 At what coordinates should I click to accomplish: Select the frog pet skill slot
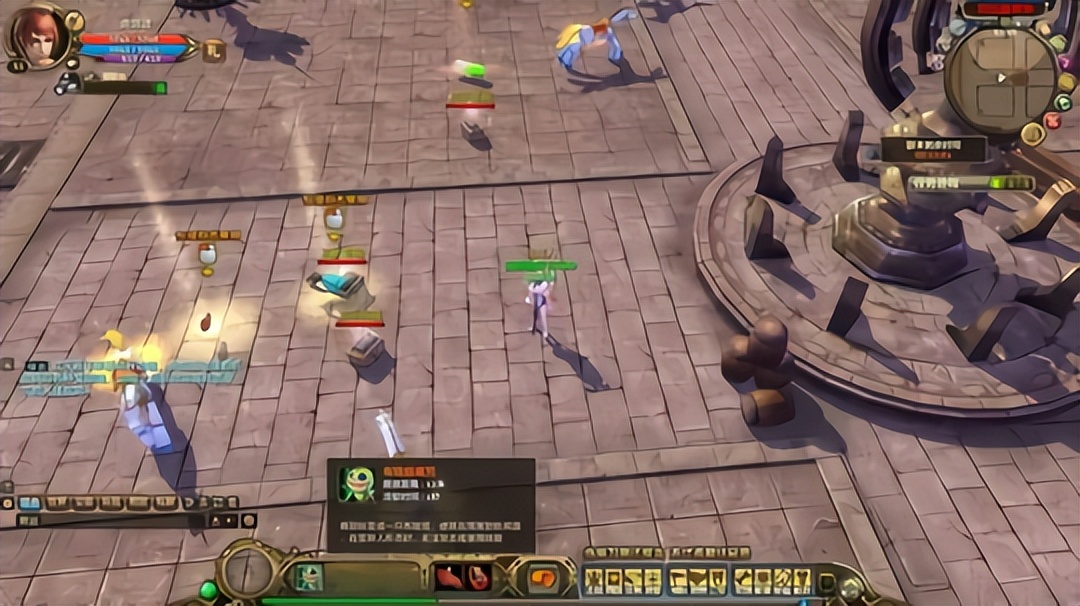point(308,578)
